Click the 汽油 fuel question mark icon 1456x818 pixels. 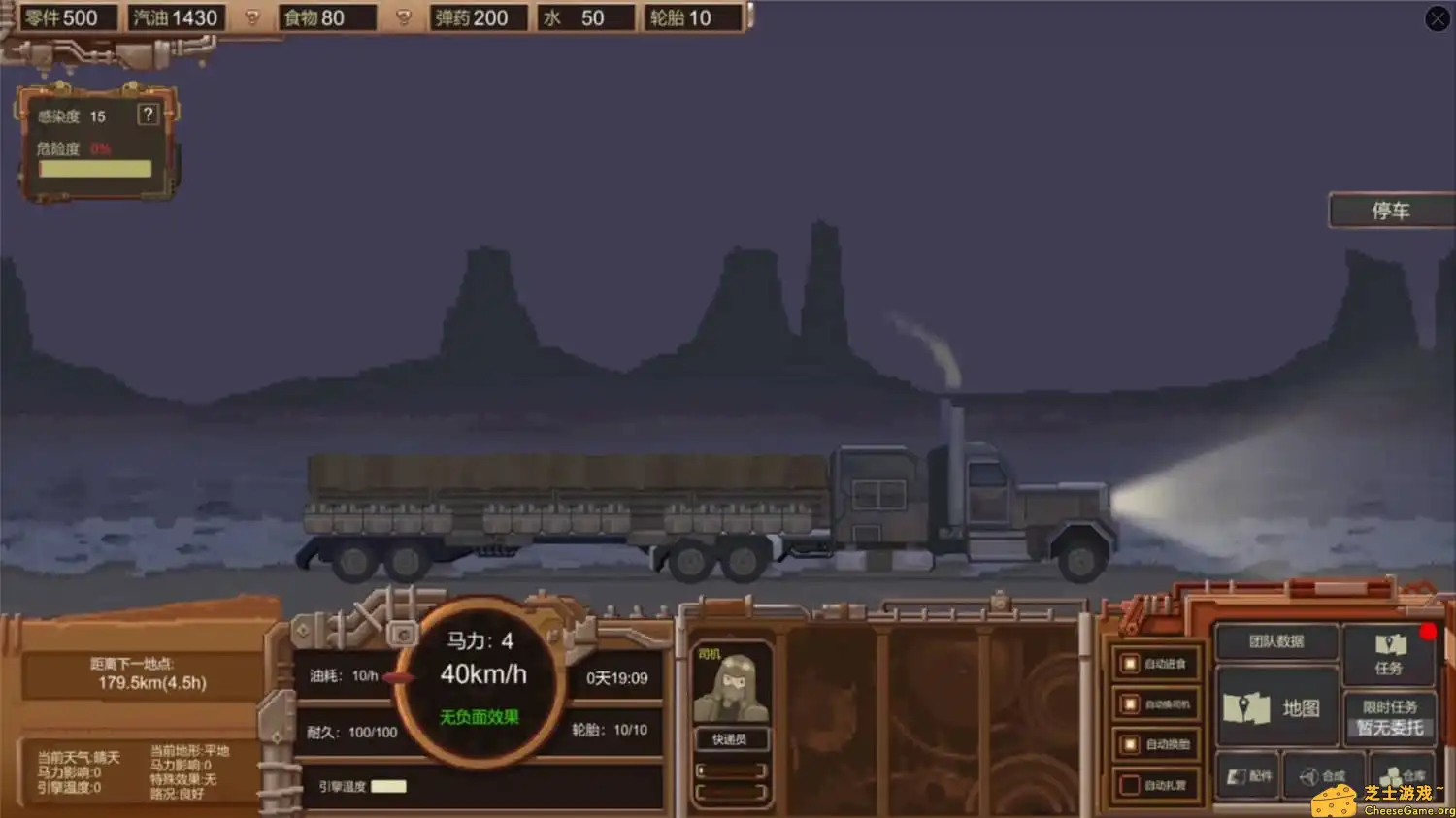click(x=252, y=17)
